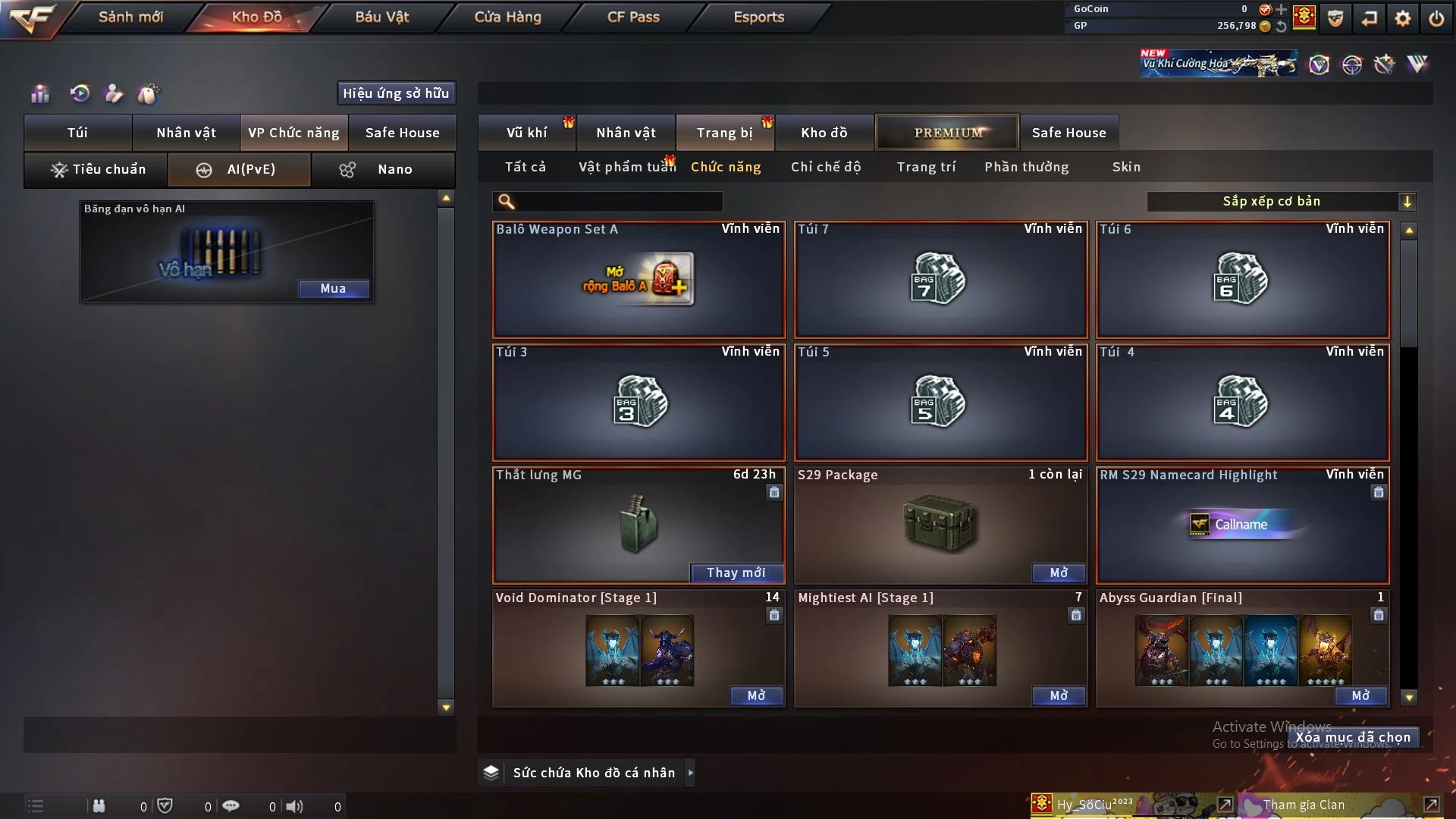1456x819 pixels.
Task: Open the CF Pass menu
Action: coord(633,17)
